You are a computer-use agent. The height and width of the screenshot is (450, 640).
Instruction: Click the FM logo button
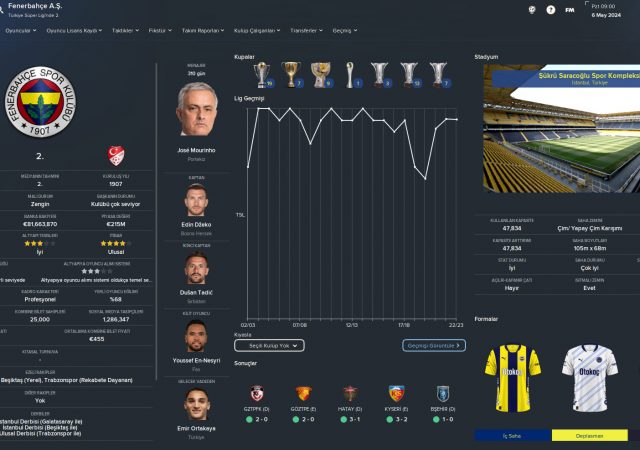click(x=569, y=10)
